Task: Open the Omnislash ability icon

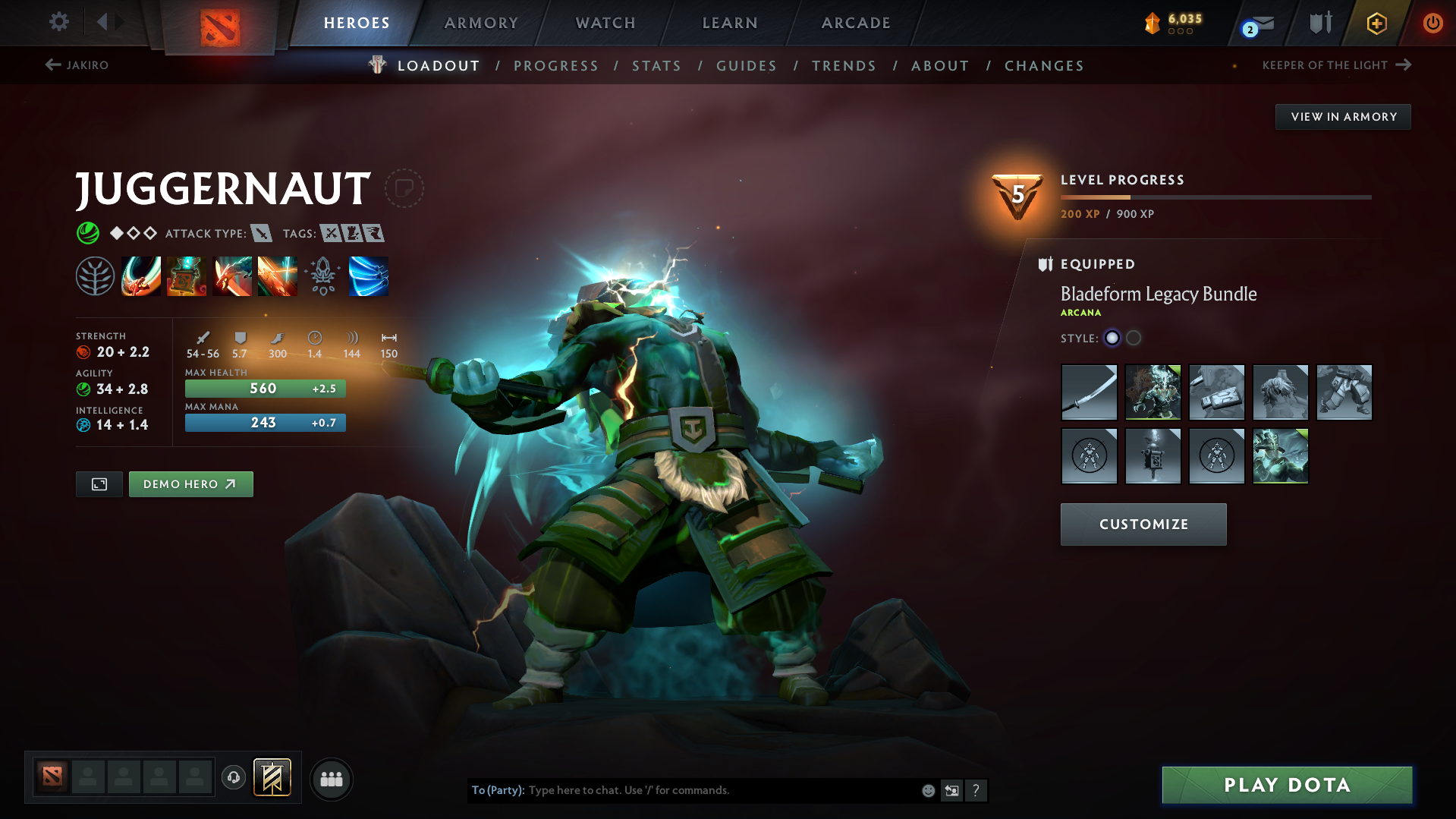Action: tap(369, 276)
